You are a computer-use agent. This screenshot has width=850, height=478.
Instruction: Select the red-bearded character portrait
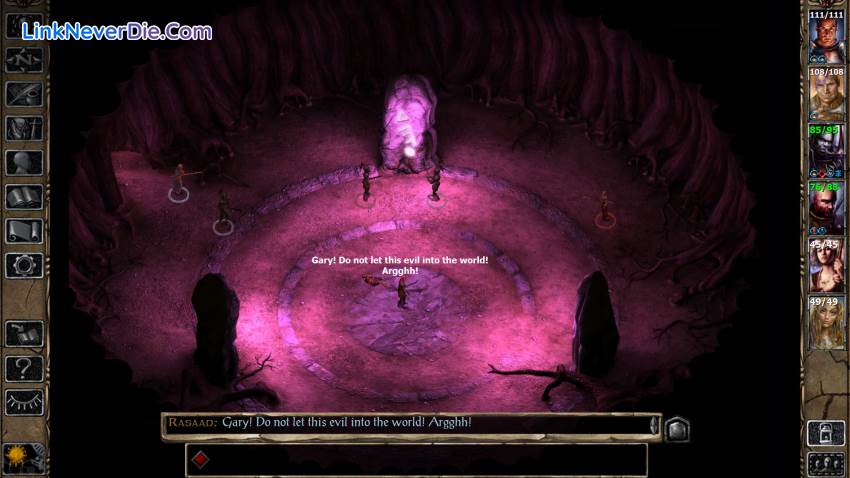point(826,210)
